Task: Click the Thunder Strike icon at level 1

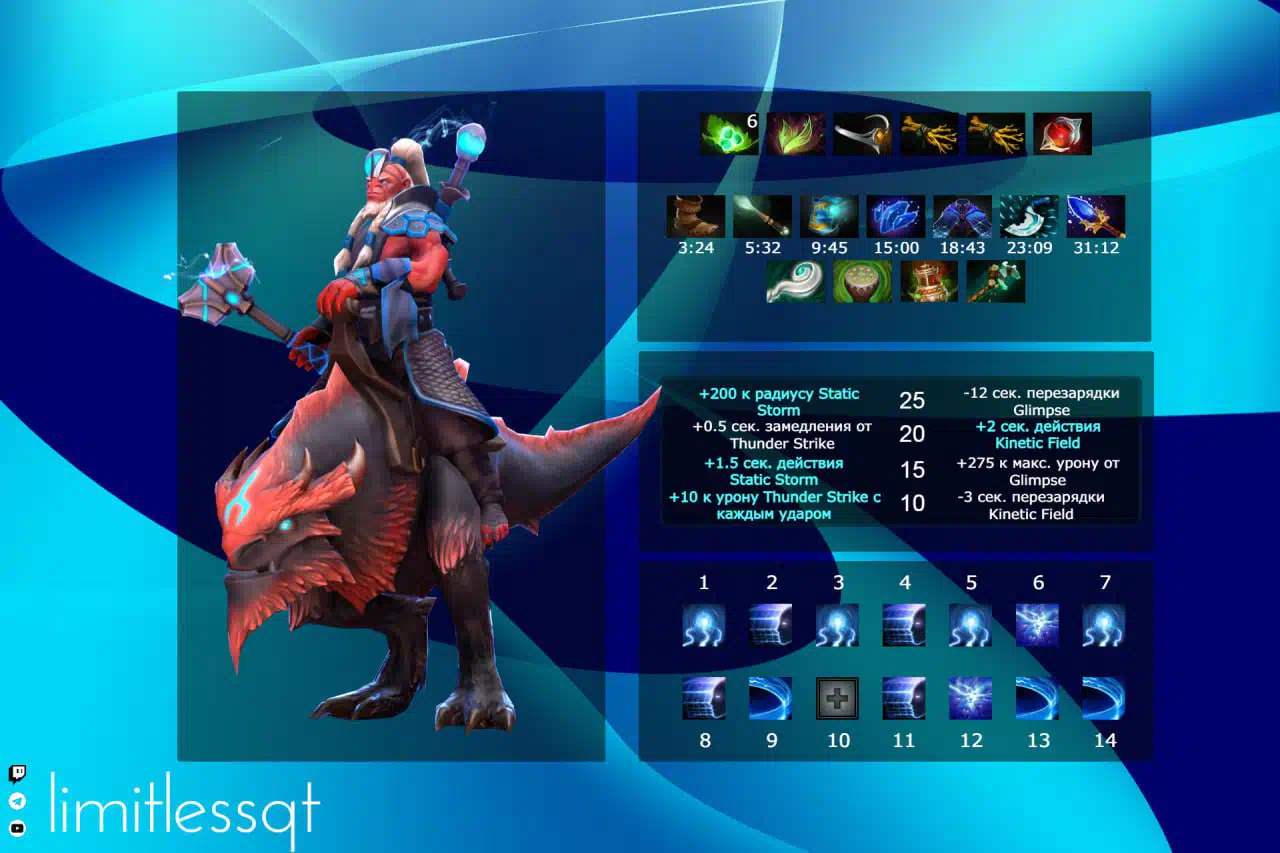Action: pyautogui.click(x=704, y=625)
